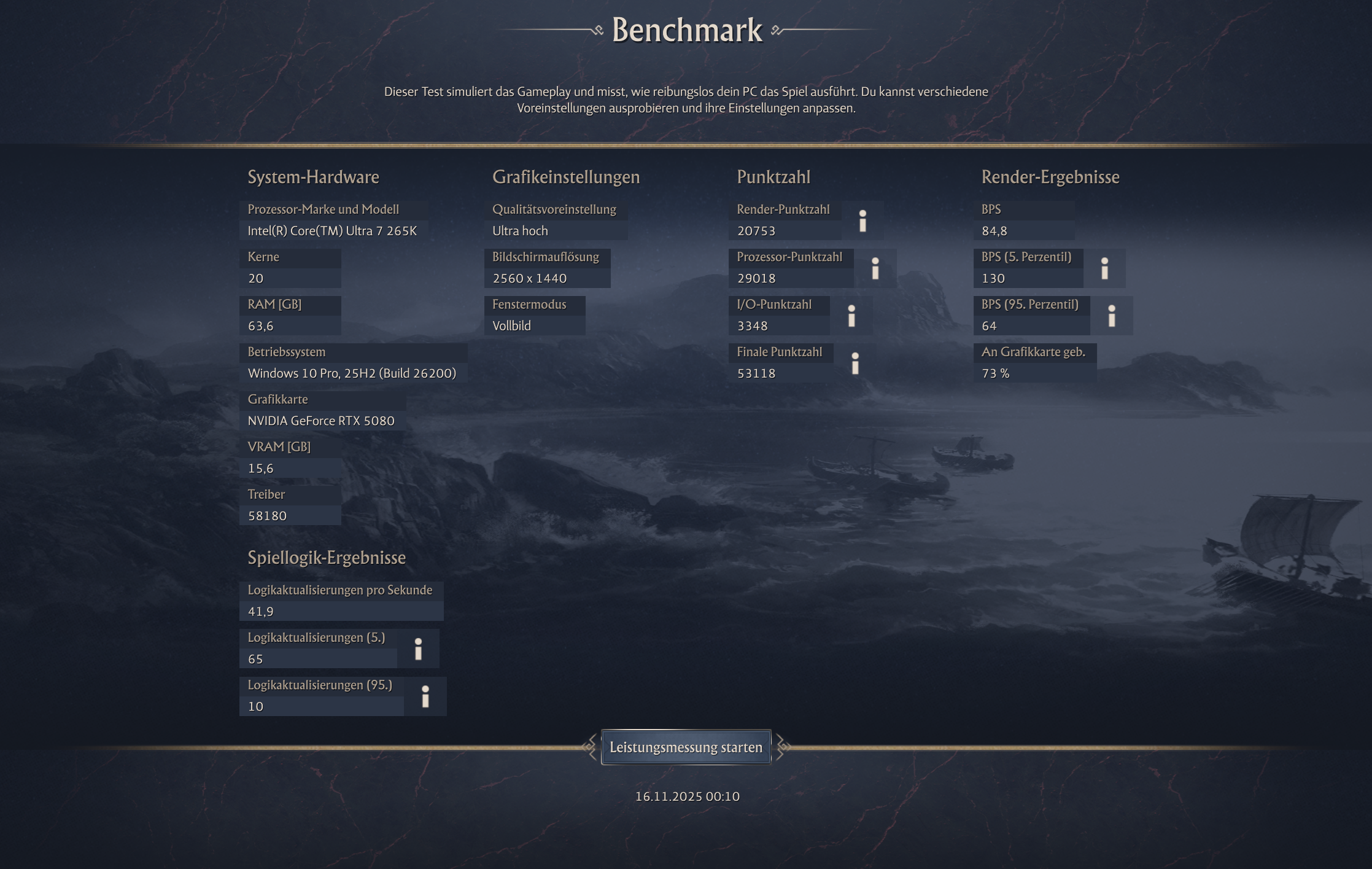Click info icon for Logikaktualisierungen (95.)
Viewport: 1372px width, 869px height.
[427, 695]
